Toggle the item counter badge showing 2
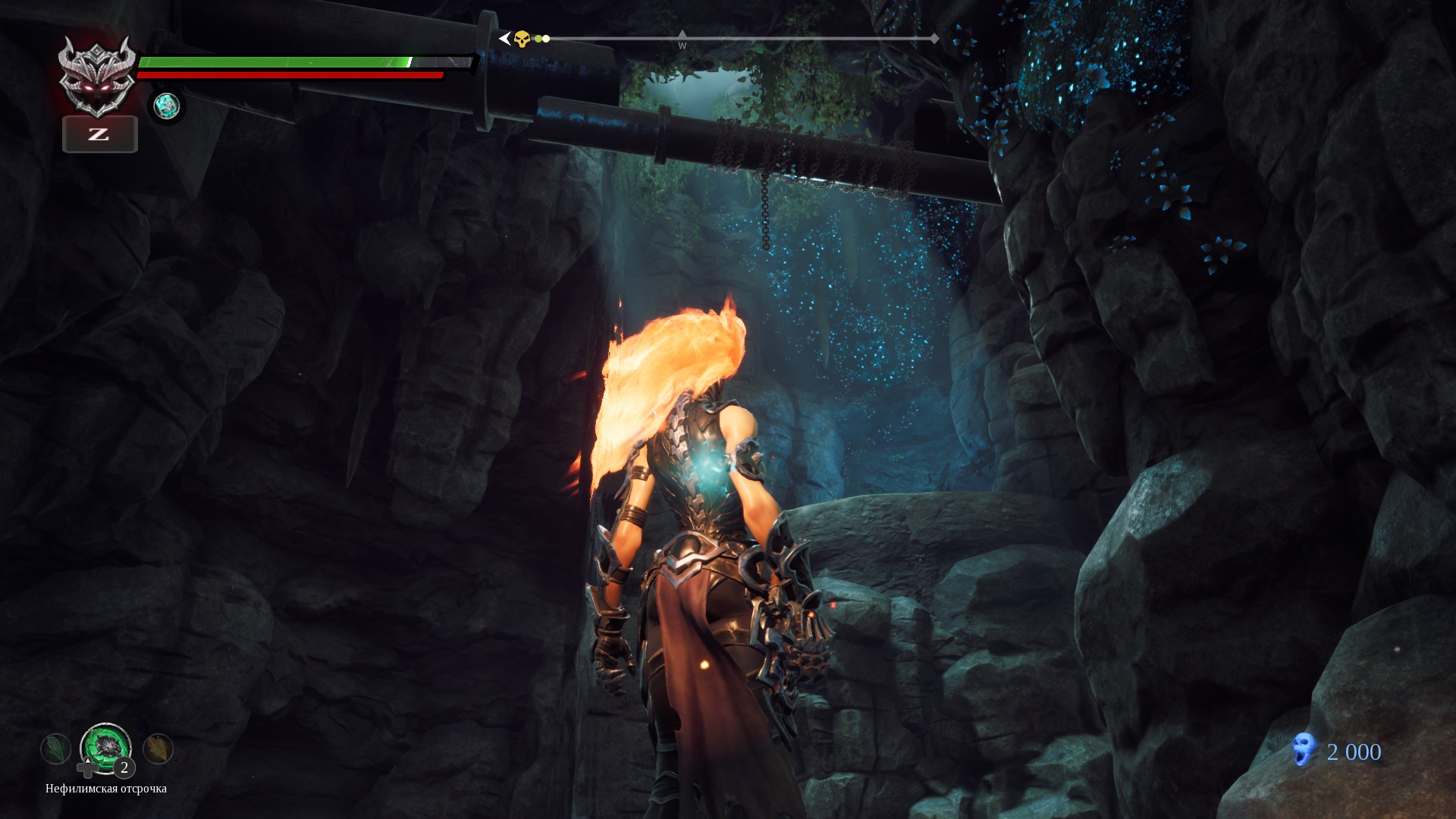 pos(123,769)
